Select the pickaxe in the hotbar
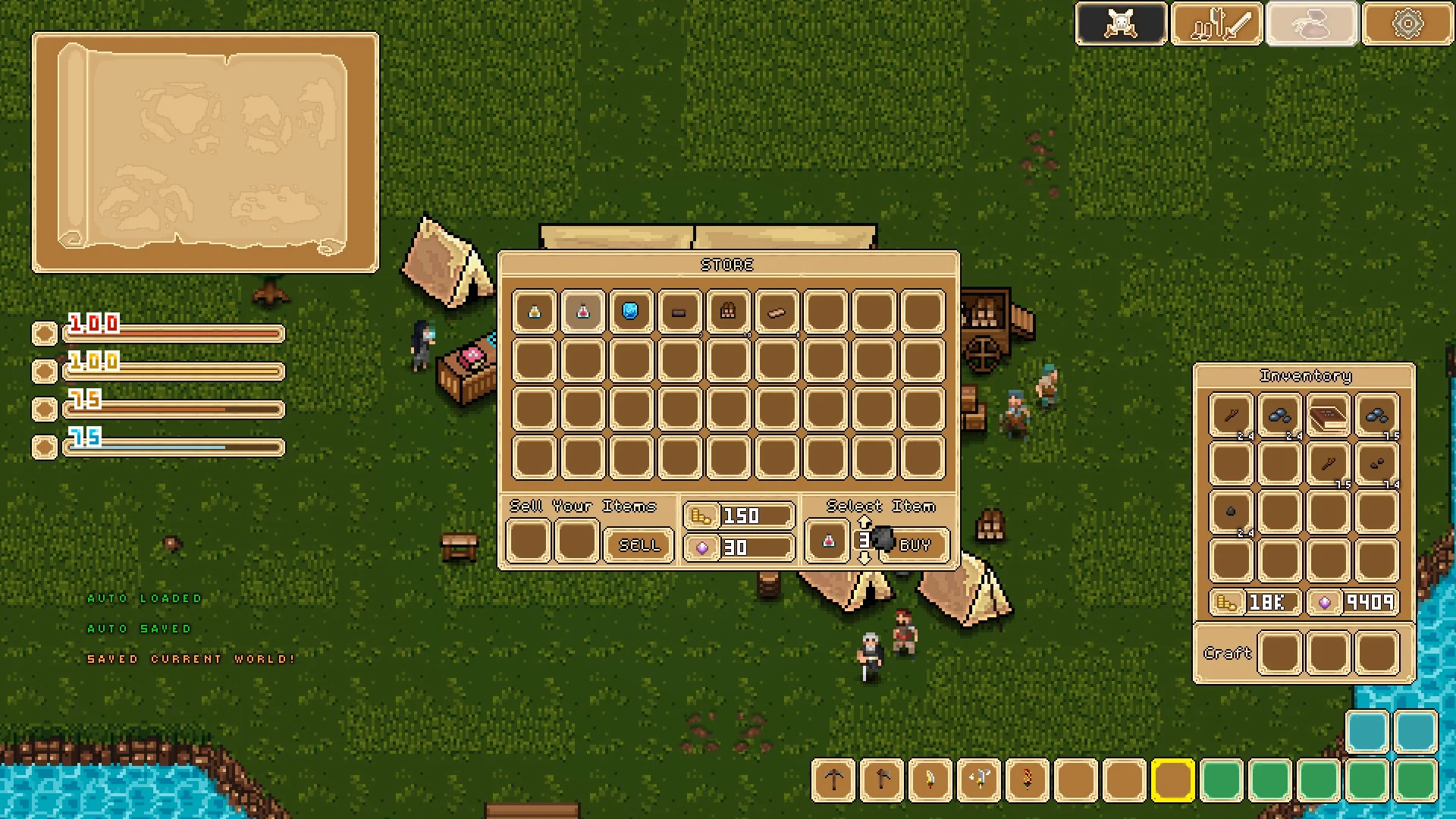The height and width of the screenshot is (819, 1456). point(834,780)
